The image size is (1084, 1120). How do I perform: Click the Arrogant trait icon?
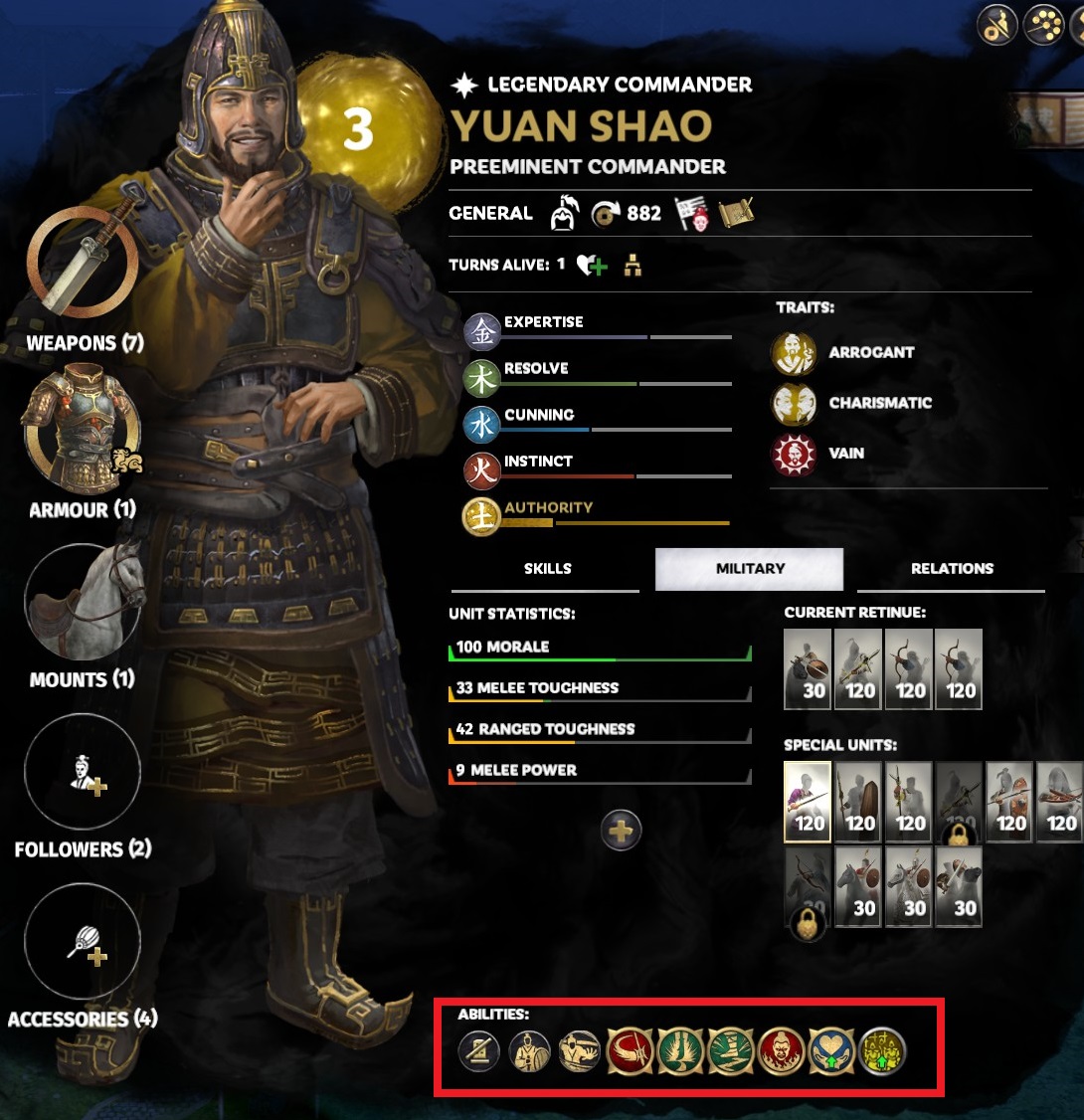794,353
